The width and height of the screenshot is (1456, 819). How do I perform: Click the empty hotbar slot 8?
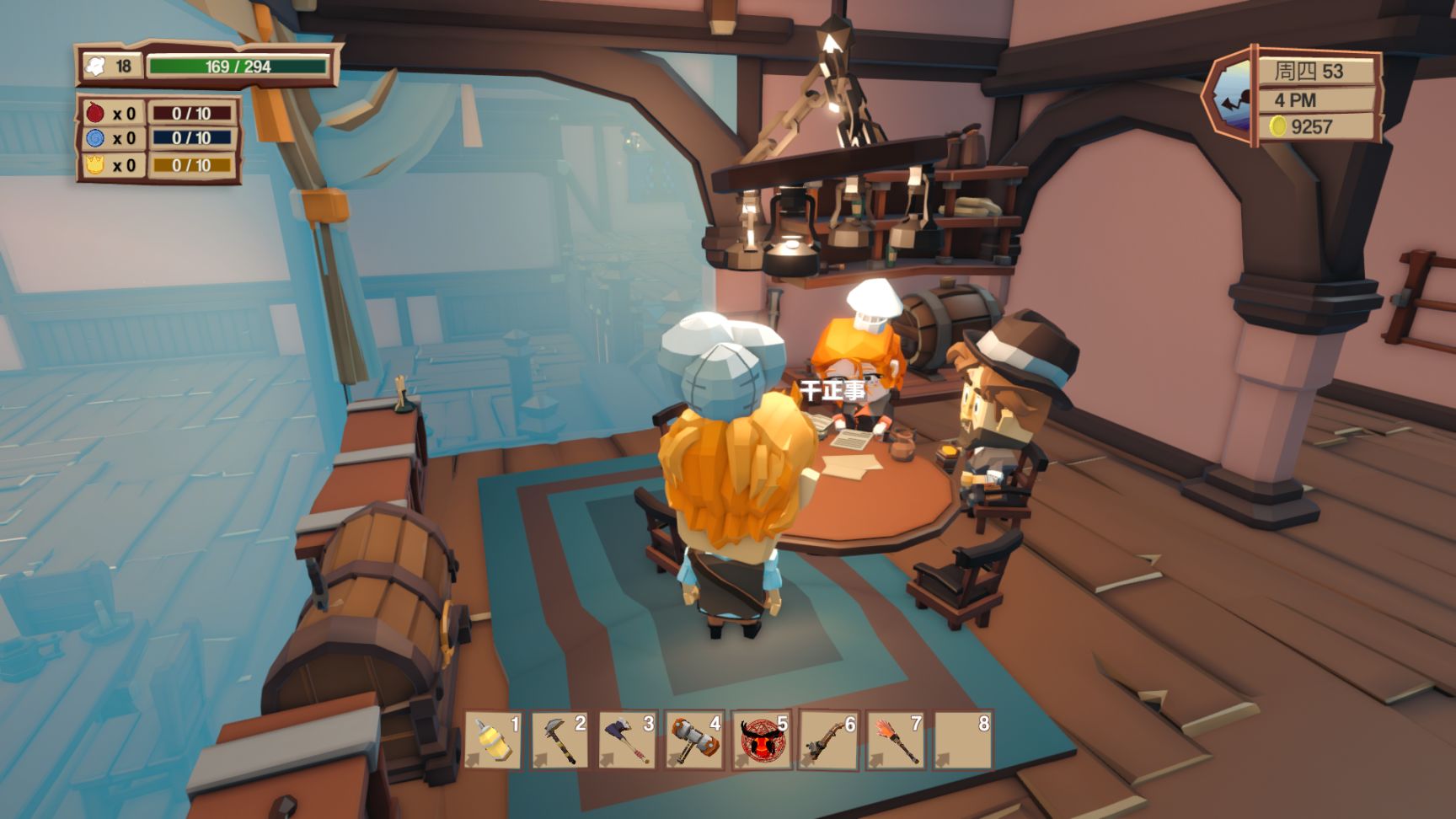click(x=963, y=740)
